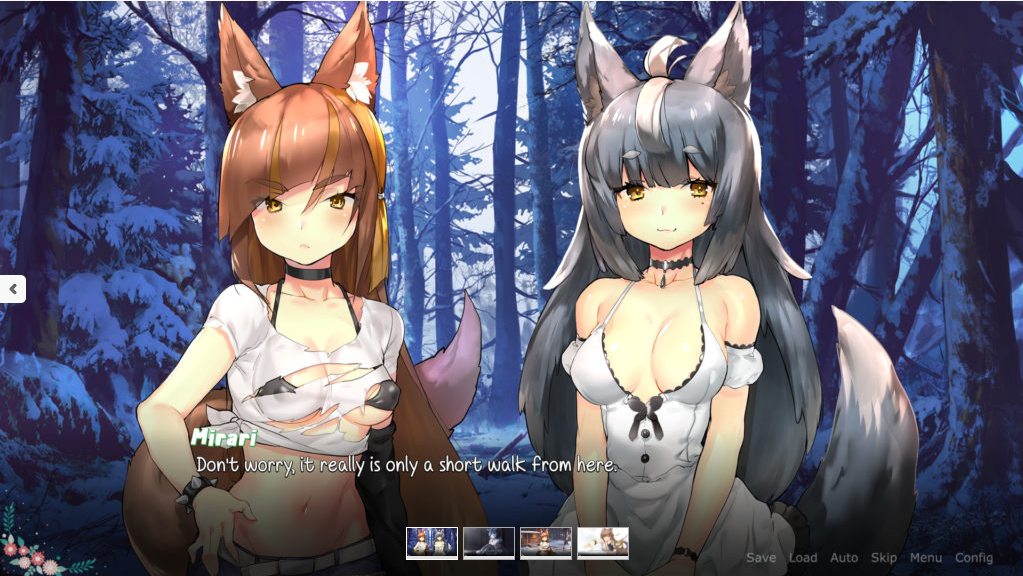The image size is (1023, 576).
Task: Select the fourth, bright white gallery thumbnail
Action: coord(603,543)
